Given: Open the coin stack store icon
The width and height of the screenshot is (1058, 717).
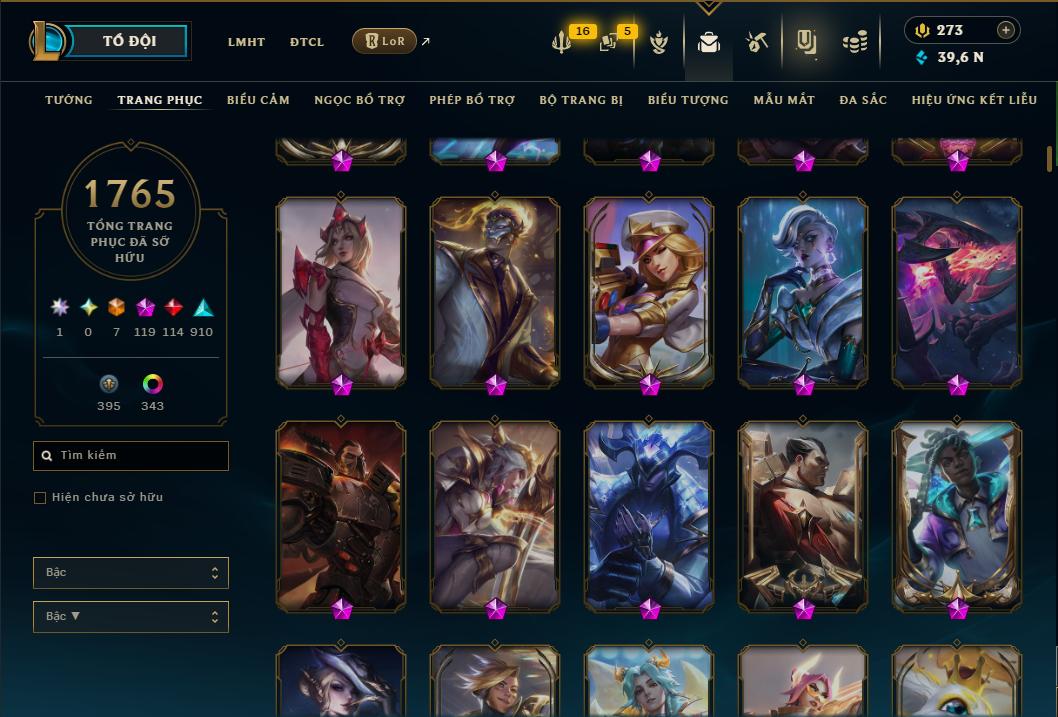Looking at the screenshot, I should pyautogui.click(x=854, y=42).
